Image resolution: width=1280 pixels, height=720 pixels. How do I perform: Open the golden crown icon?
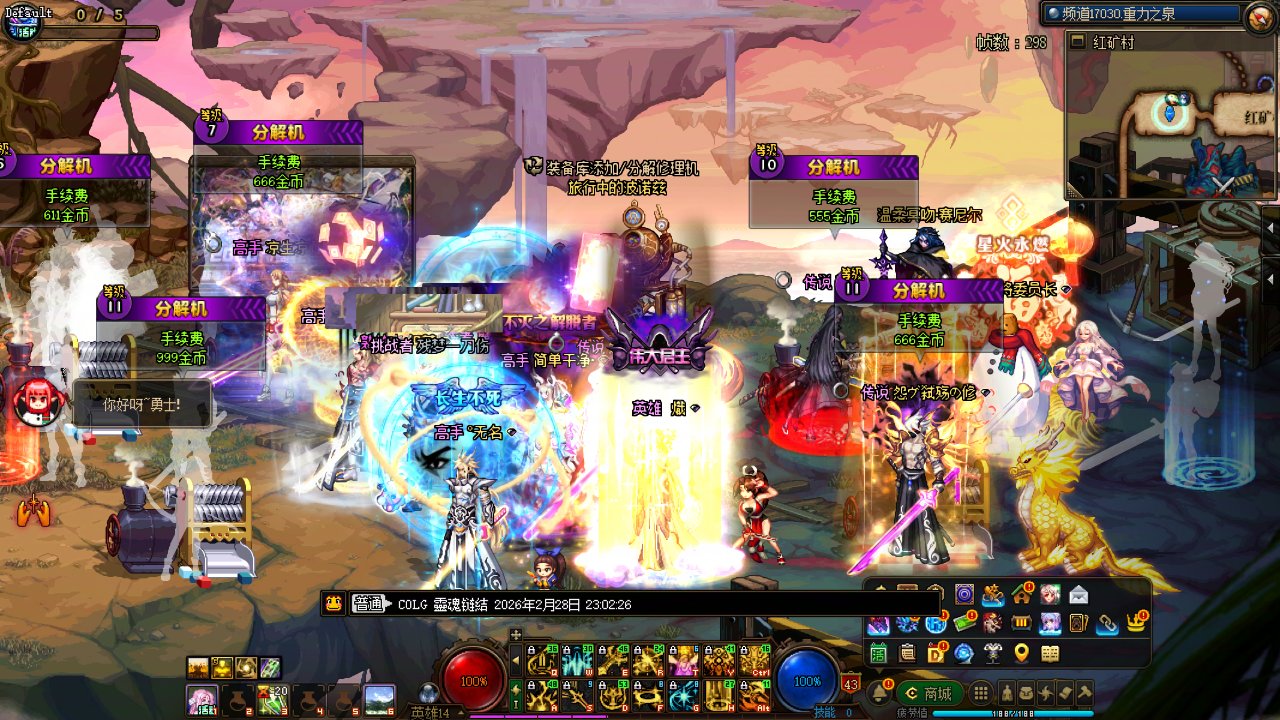pyautogui.click(x=1135, y=625)
